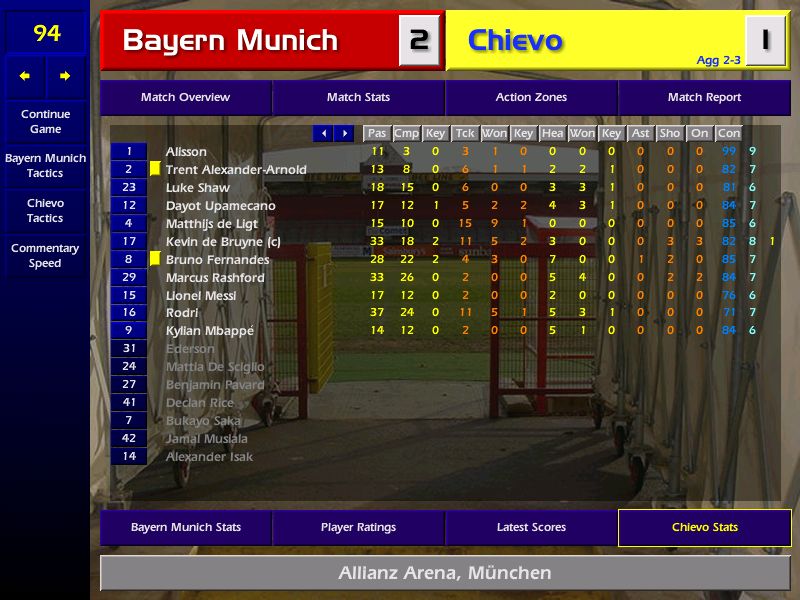Switch to Match Overview tab
The width and height of the screenshot is (800, 600).
tap(185, 98)
